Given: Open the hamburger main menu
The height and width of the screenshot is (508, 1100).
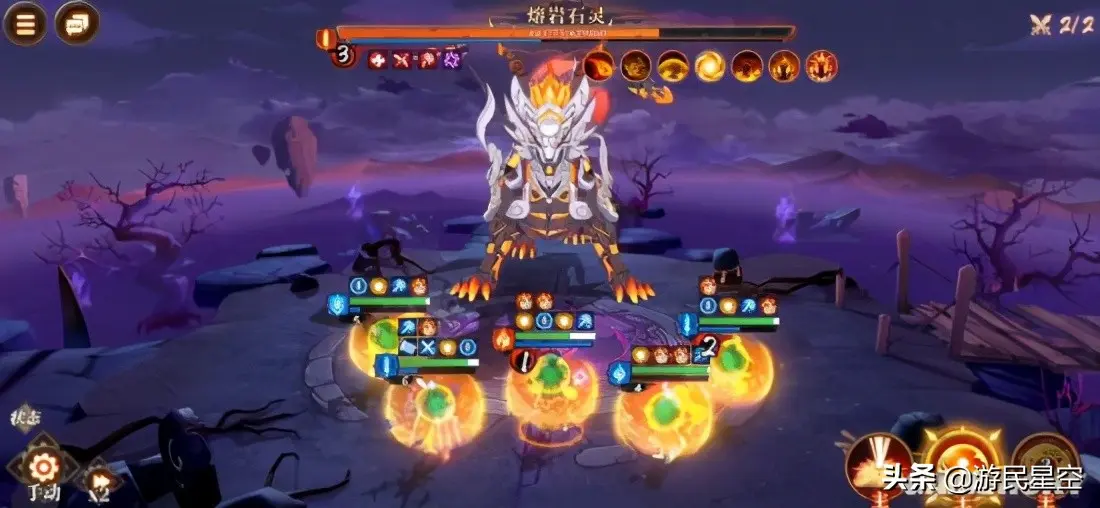Looking at the screenshot, I should [25, 24].
